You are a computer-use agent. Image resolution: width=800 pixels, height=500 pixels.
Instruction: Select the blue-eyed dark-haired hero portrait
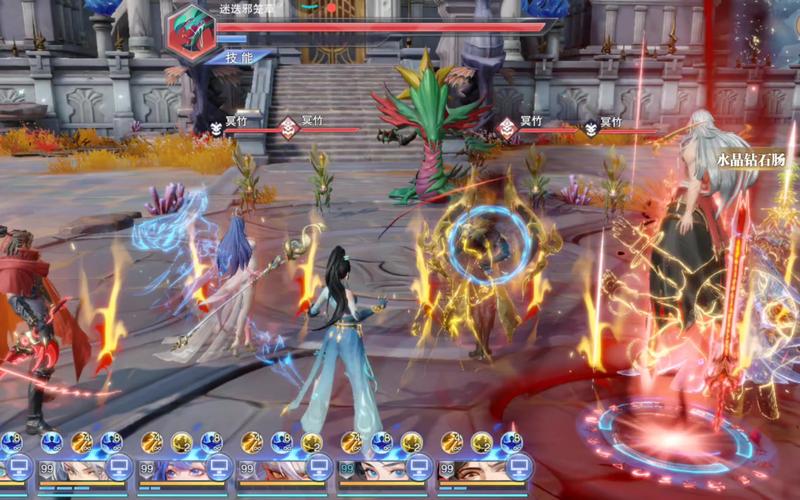tap(378, 470)
